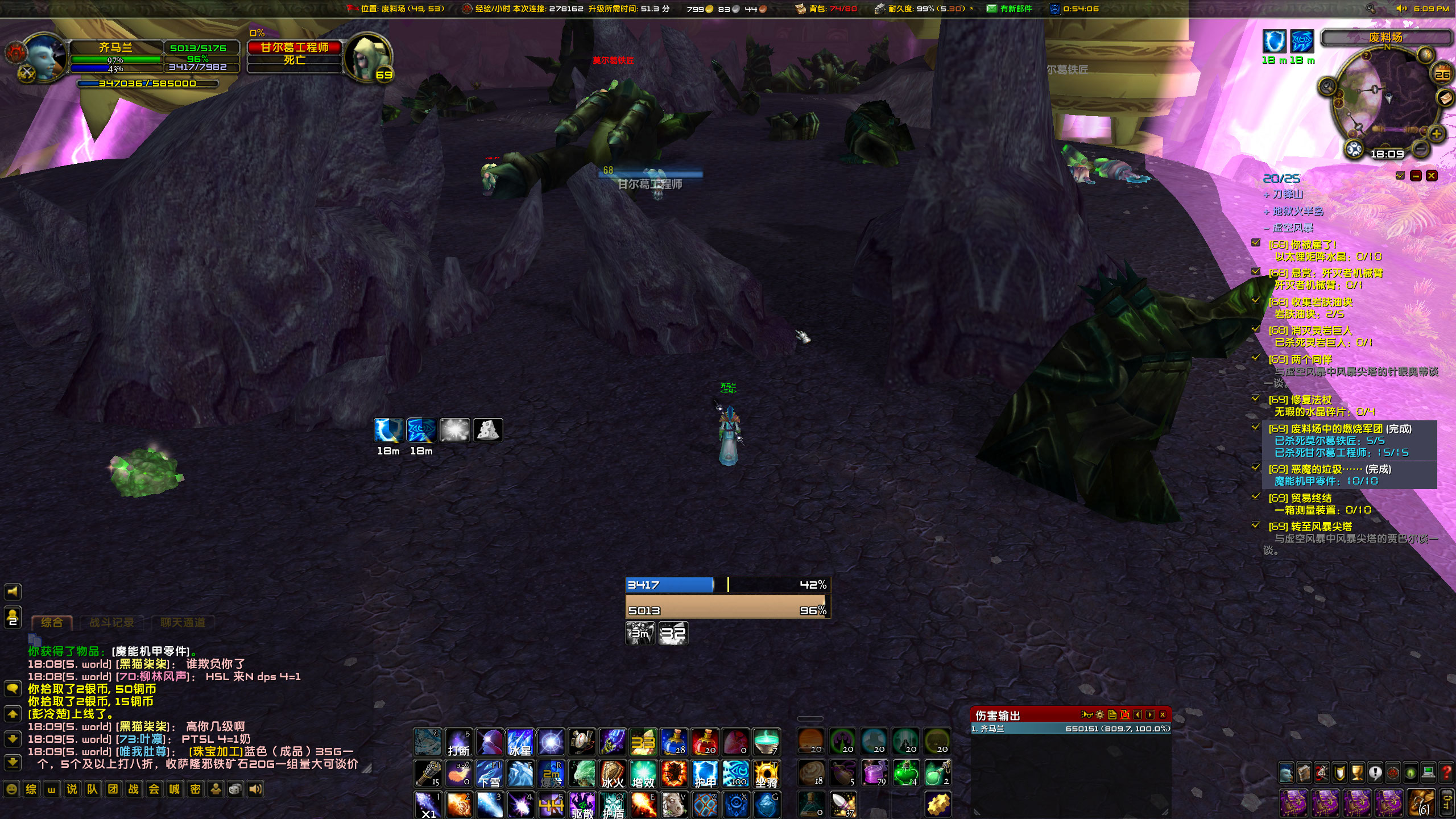Viewport: 1456px width, 819px height.
Task: Open the emote smiley icon in chat bar
Action: tap(12, 790)
